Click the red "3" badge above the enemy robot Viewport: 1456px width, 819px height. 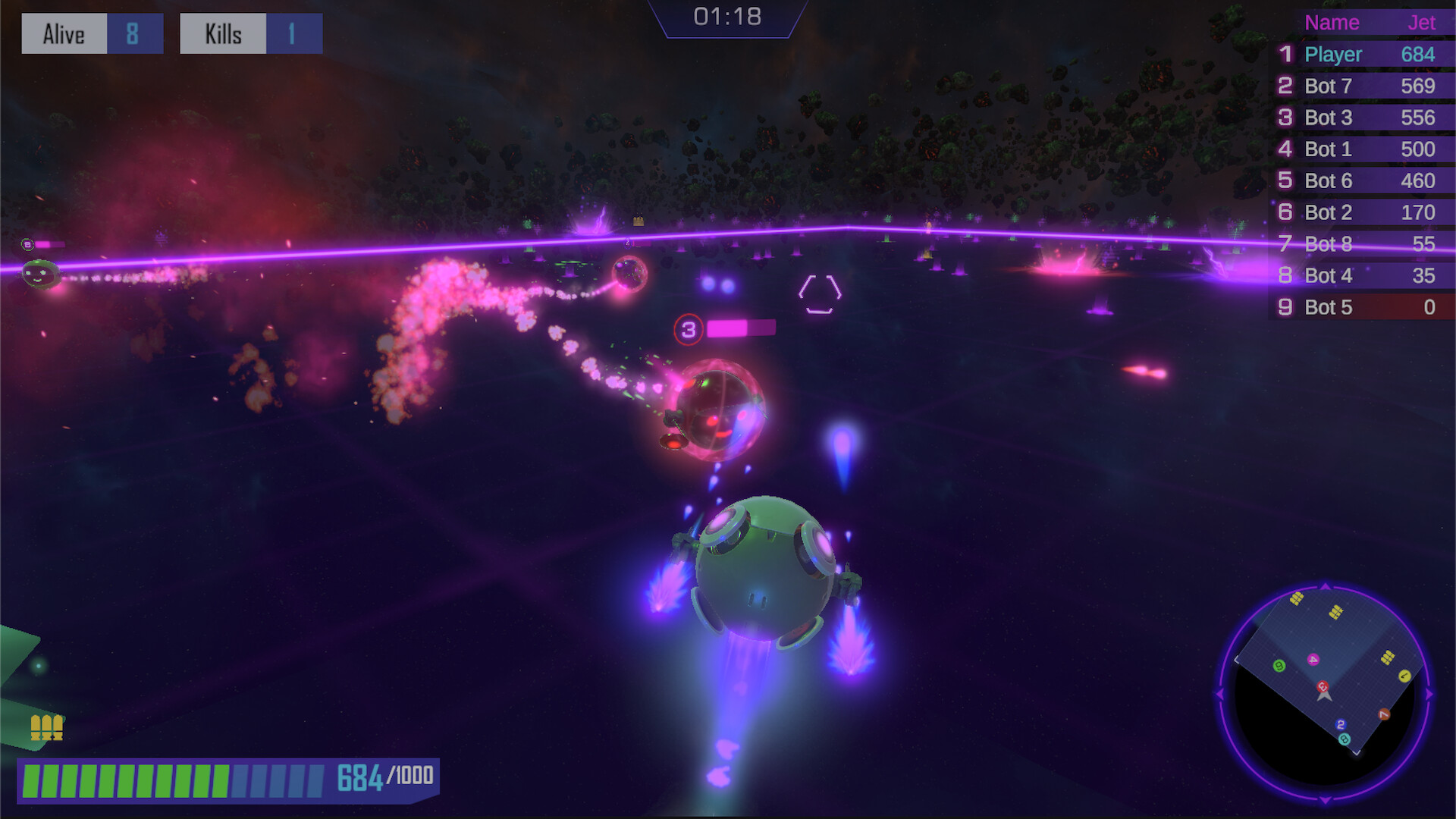[689, 329]
